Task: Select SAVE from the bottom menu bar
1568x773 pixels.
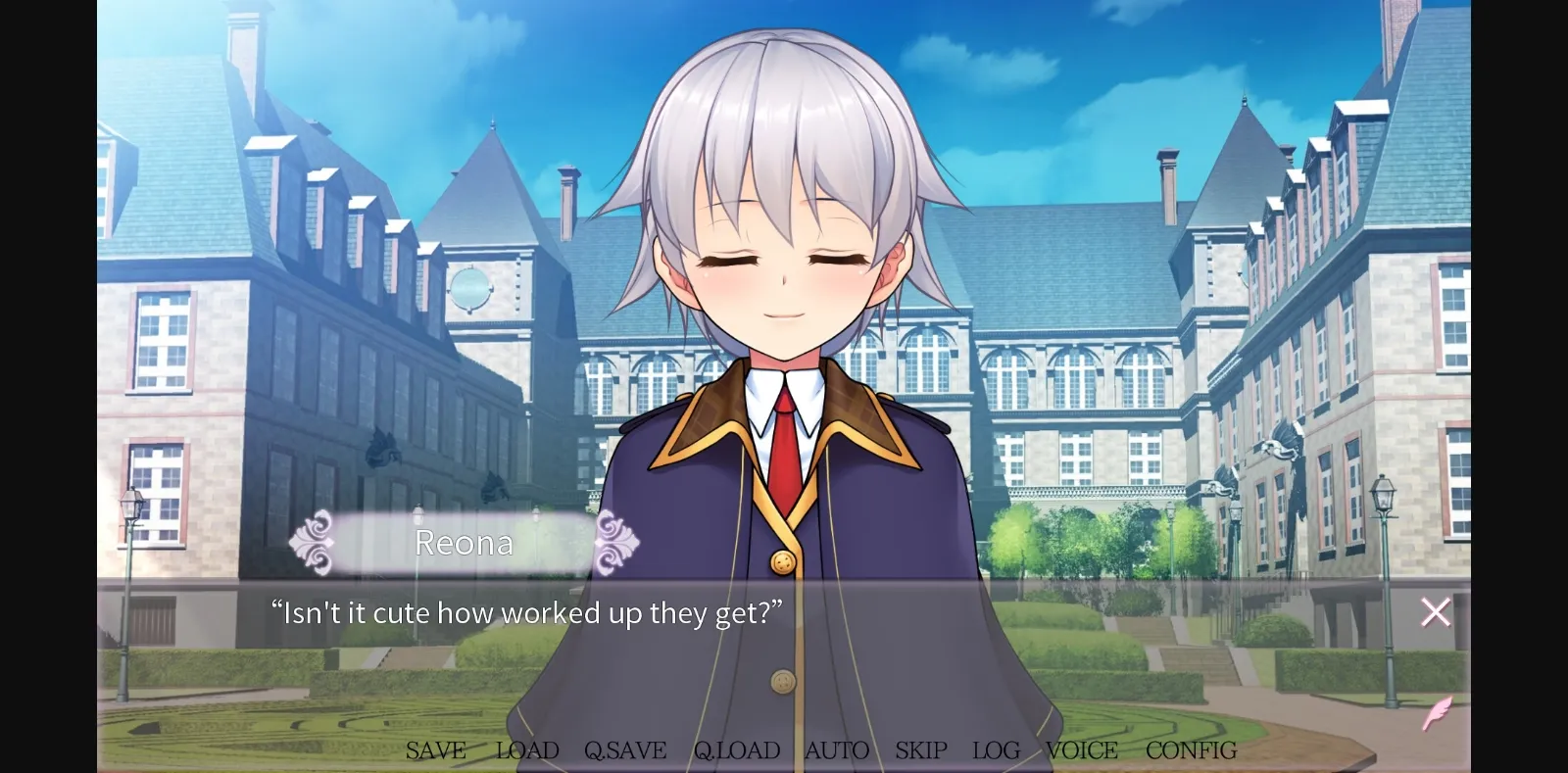Action: point(435,750)
